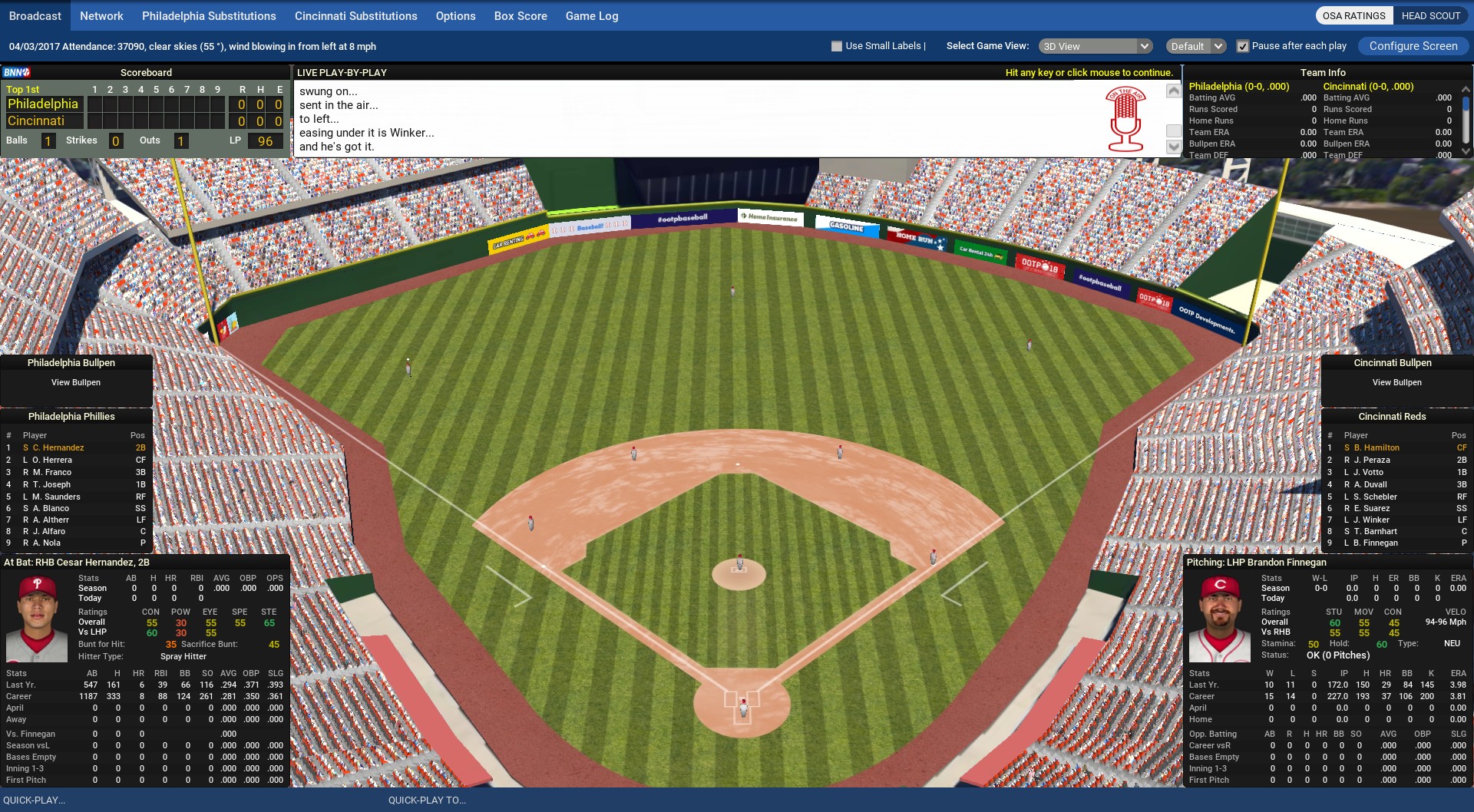Toggle Pause after each play checkbox
Image resolution: width=1474 pixels, height=812 pixels.
pos(1243,46)
